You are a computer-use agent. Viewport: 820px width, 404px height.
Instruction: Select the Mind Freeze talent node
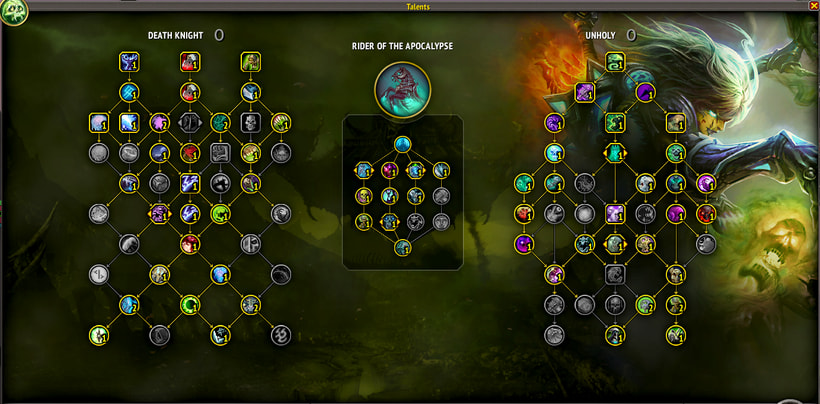click(x=129, y=63)
